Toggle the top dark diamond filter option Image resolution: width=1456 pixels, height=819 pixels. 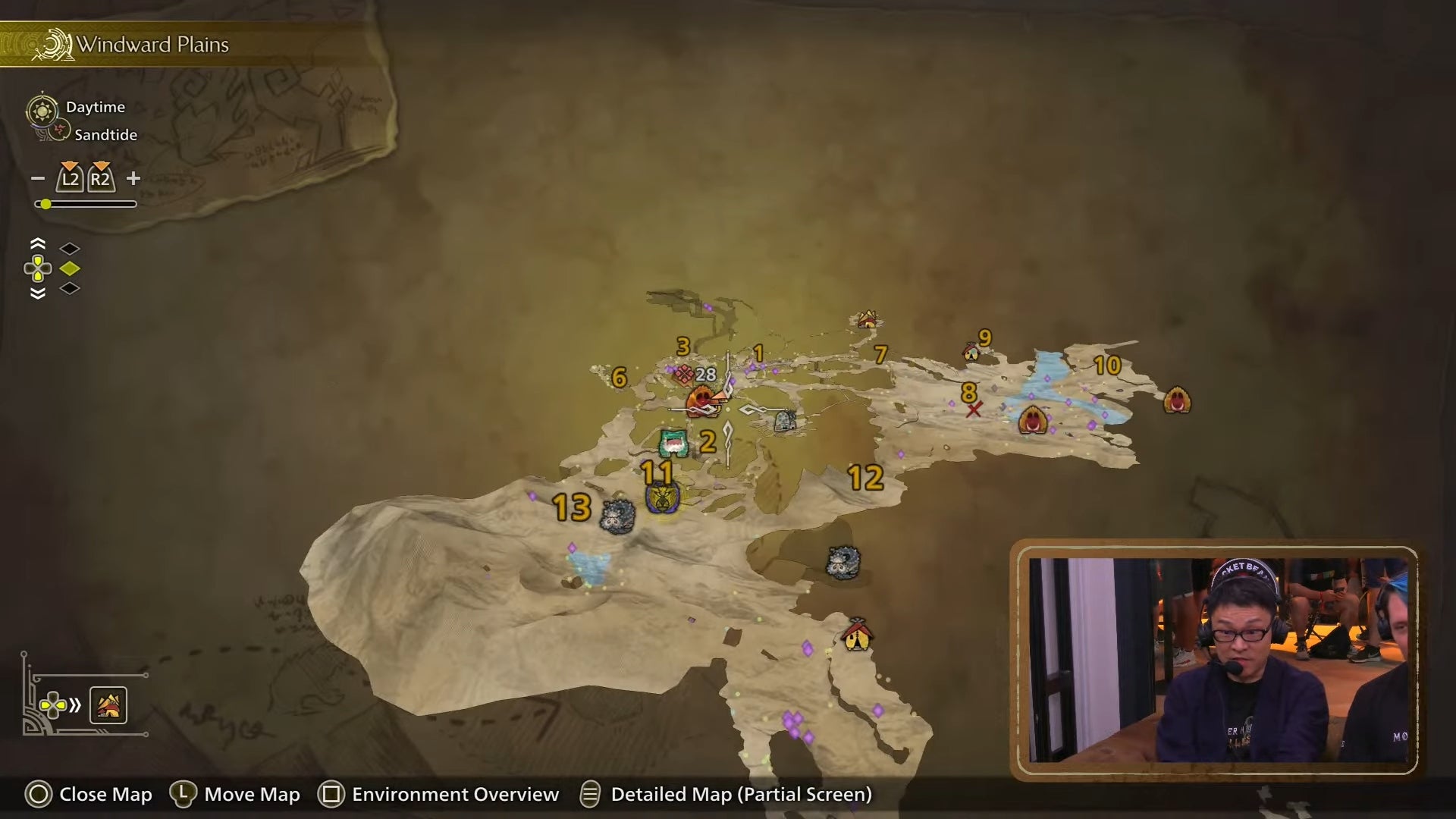click(70, 247)
